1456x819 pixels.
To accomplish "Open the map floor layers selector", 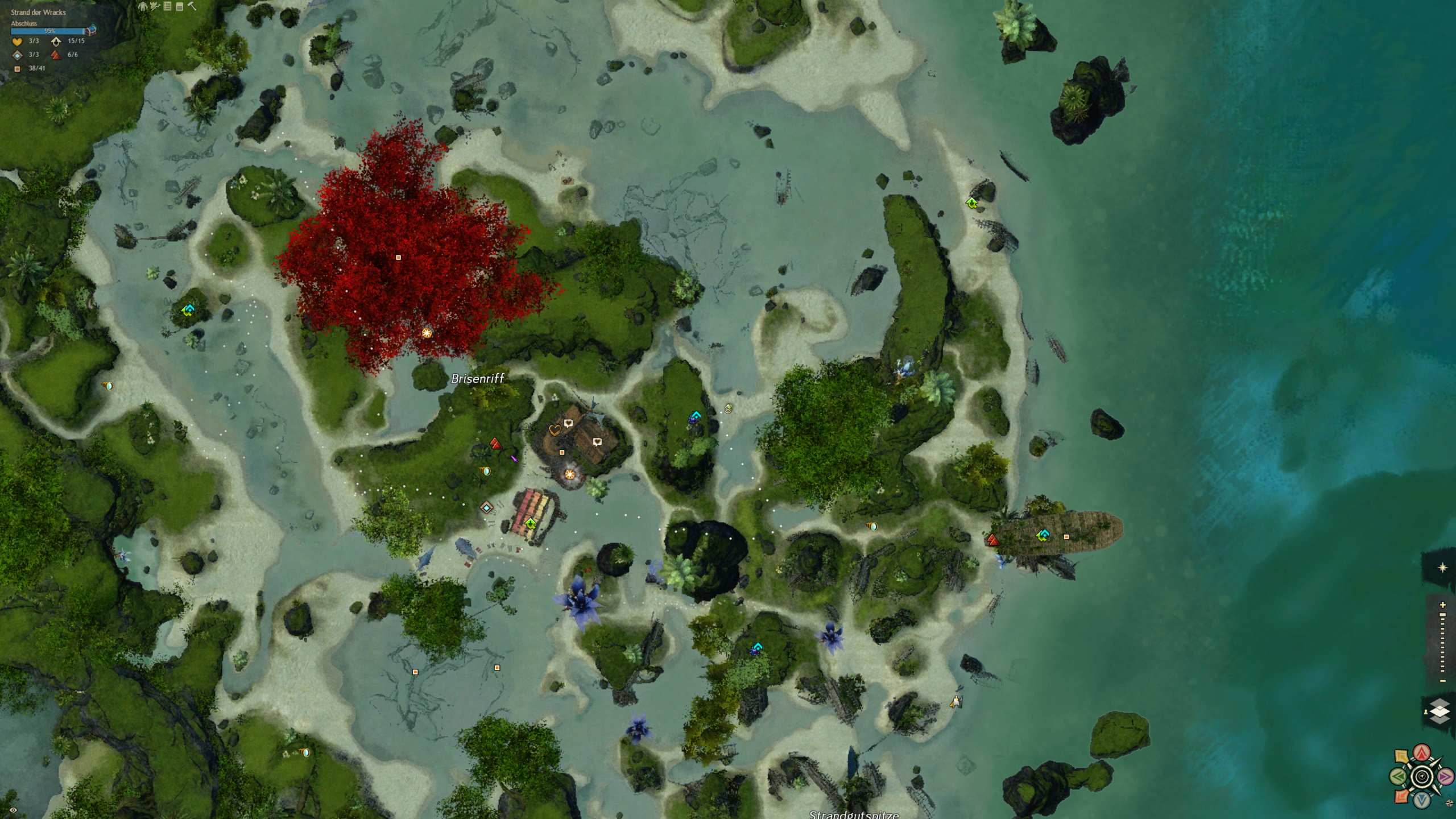I will pos(1440,712).
